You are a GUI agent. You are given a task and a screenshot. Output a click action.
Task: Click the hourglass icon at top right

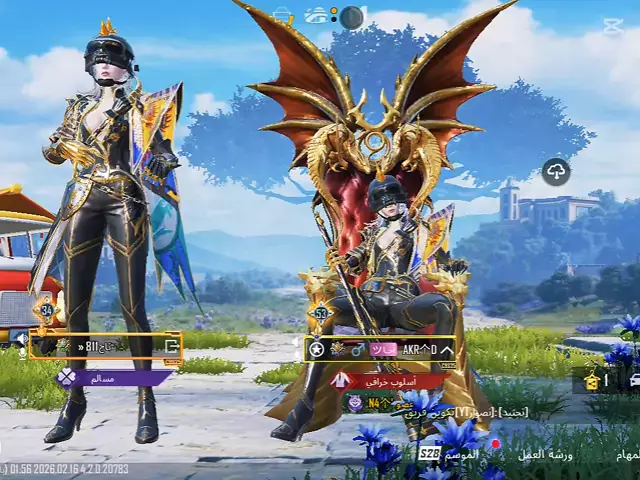coord(612,27)
